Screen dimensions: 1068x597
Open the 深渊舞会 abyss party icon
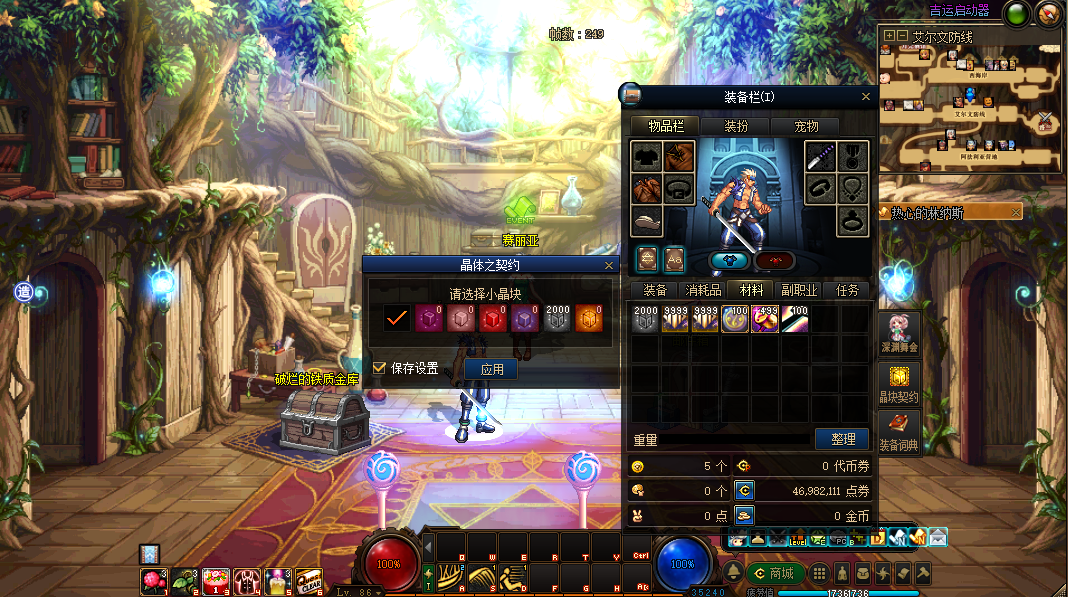coord(899,332)
